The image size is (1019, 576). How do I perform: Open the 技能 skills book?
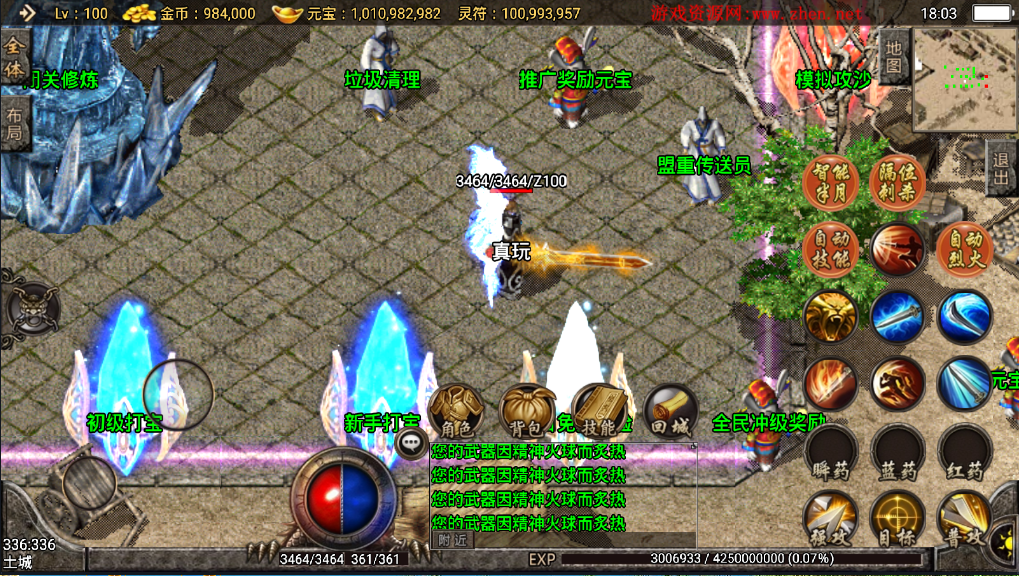(600, 410)
